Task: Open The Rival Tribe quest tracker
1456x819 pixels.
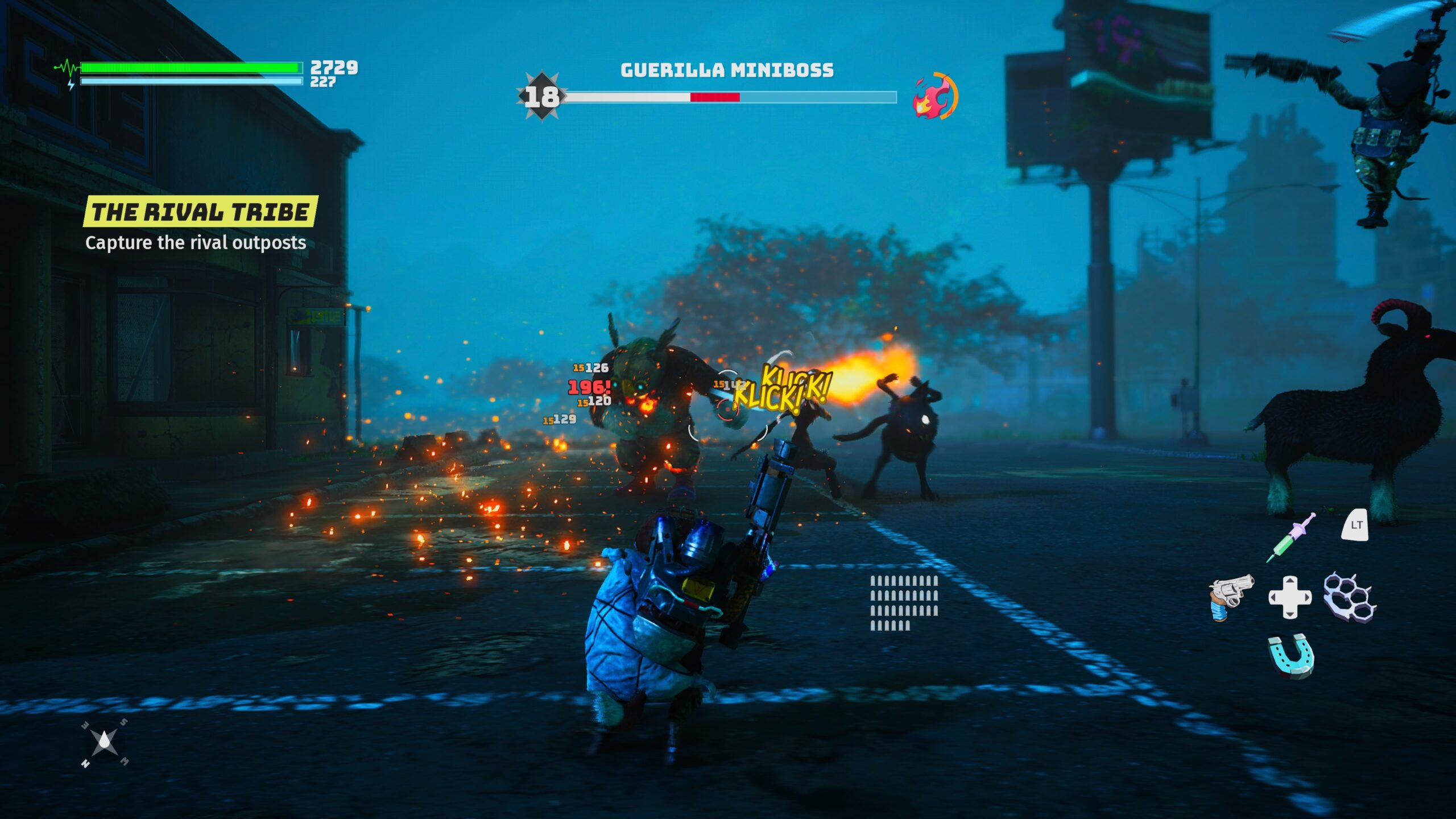Action: (200, 212)
